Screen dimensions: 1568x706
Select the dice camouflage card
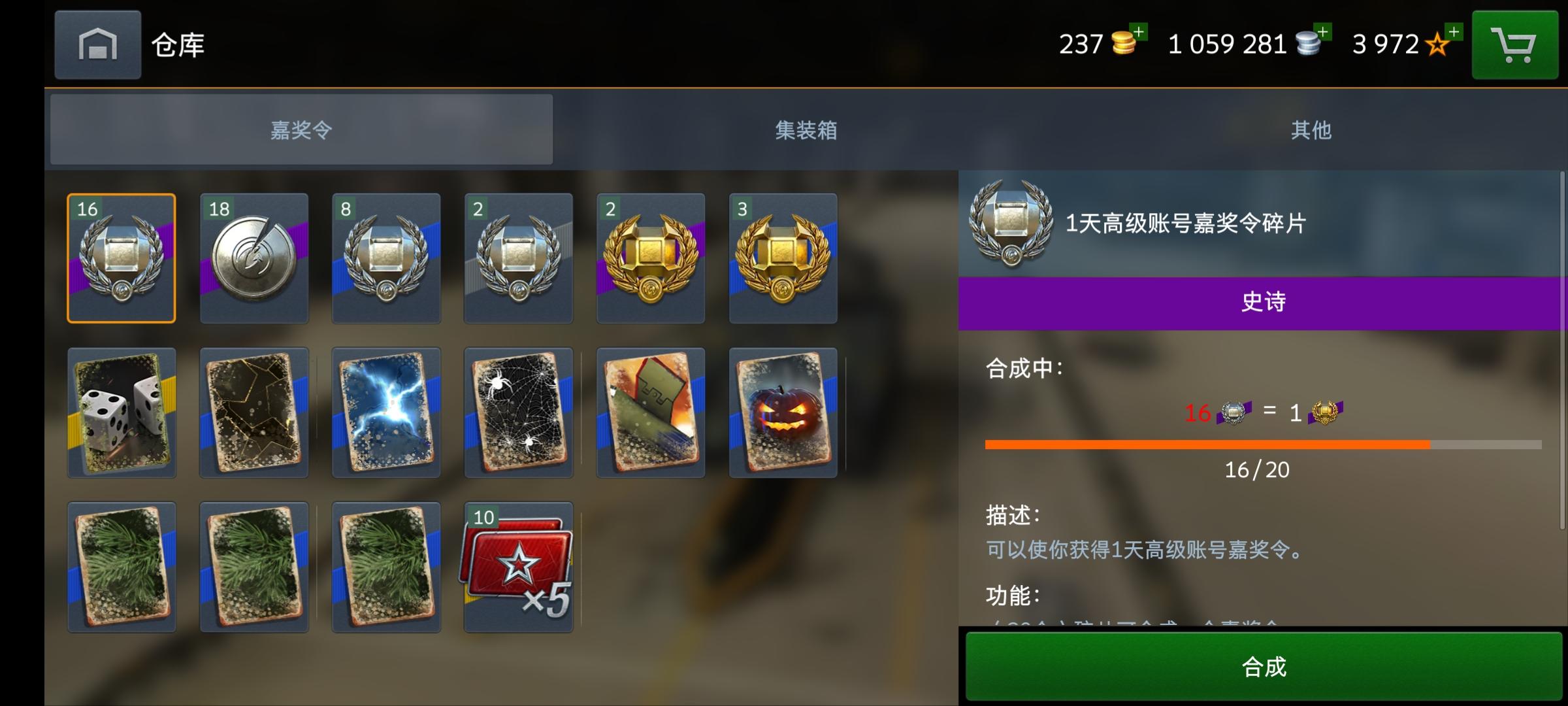point(121,412)
